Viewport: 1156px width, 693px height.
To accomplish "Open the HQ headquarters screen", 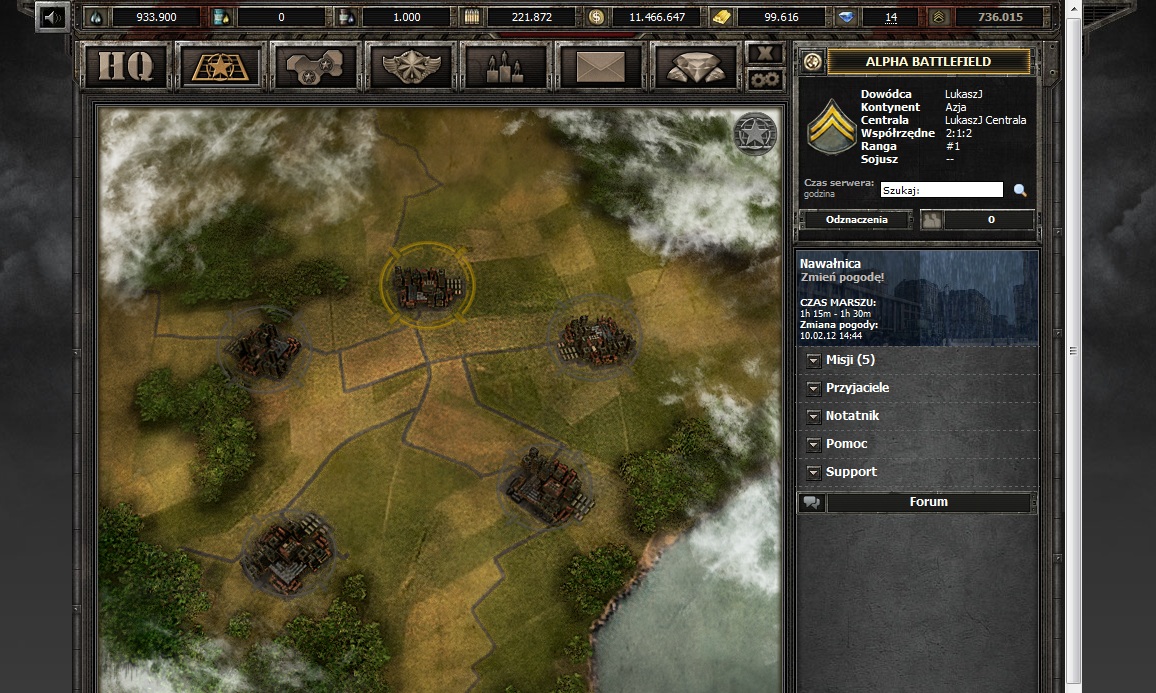I will (126, 67).
